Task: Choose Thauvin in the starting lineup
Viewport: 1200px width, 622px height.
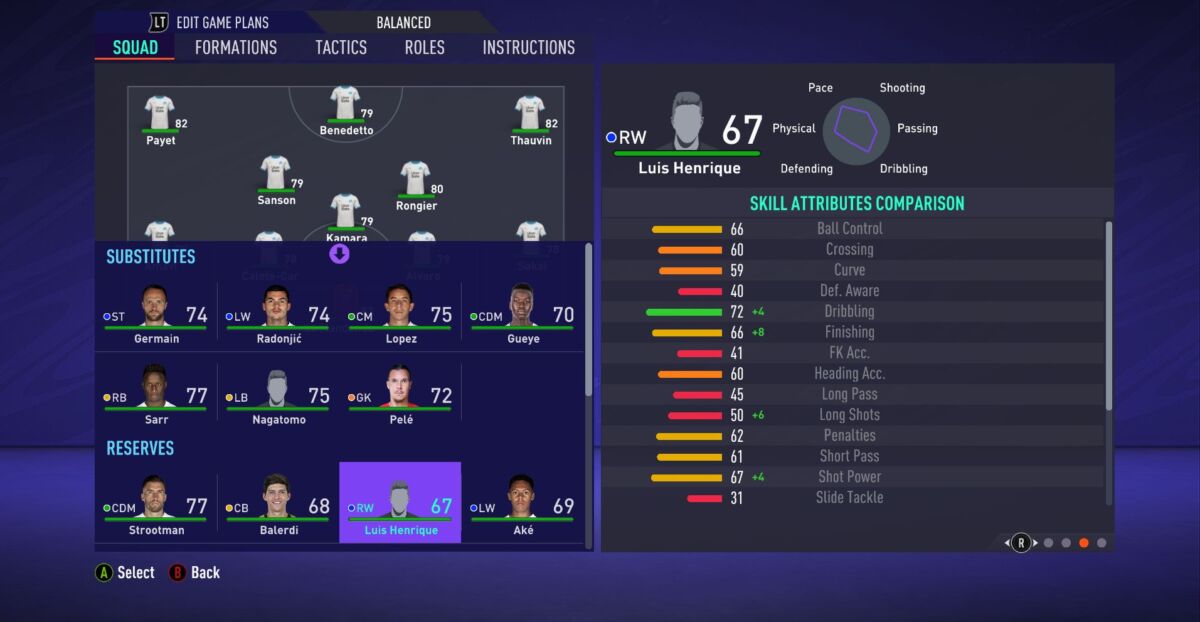Action: [x=530, y=120]
